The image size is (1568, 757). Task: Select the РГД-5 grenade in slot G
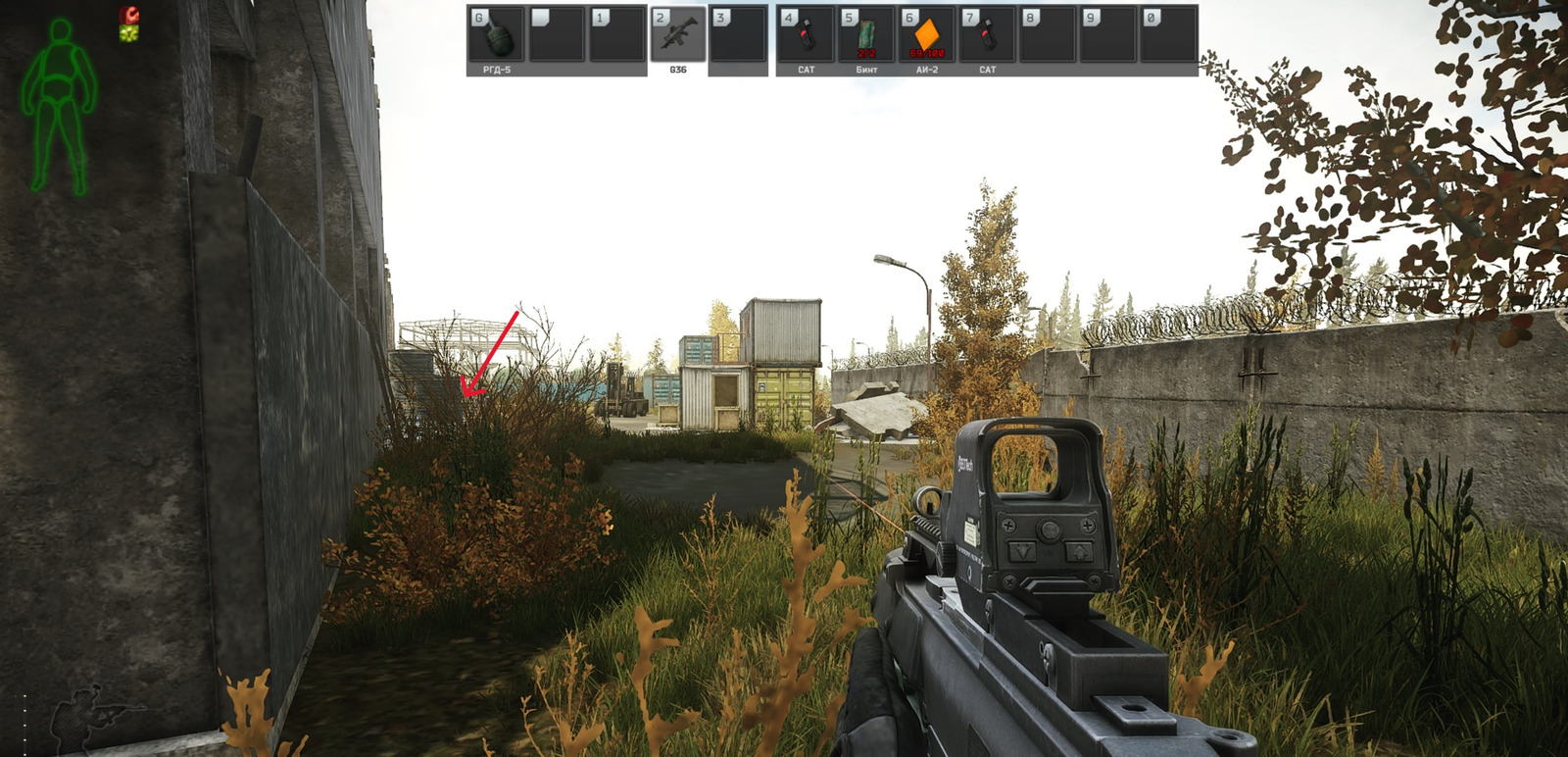[x=500, y=34]
